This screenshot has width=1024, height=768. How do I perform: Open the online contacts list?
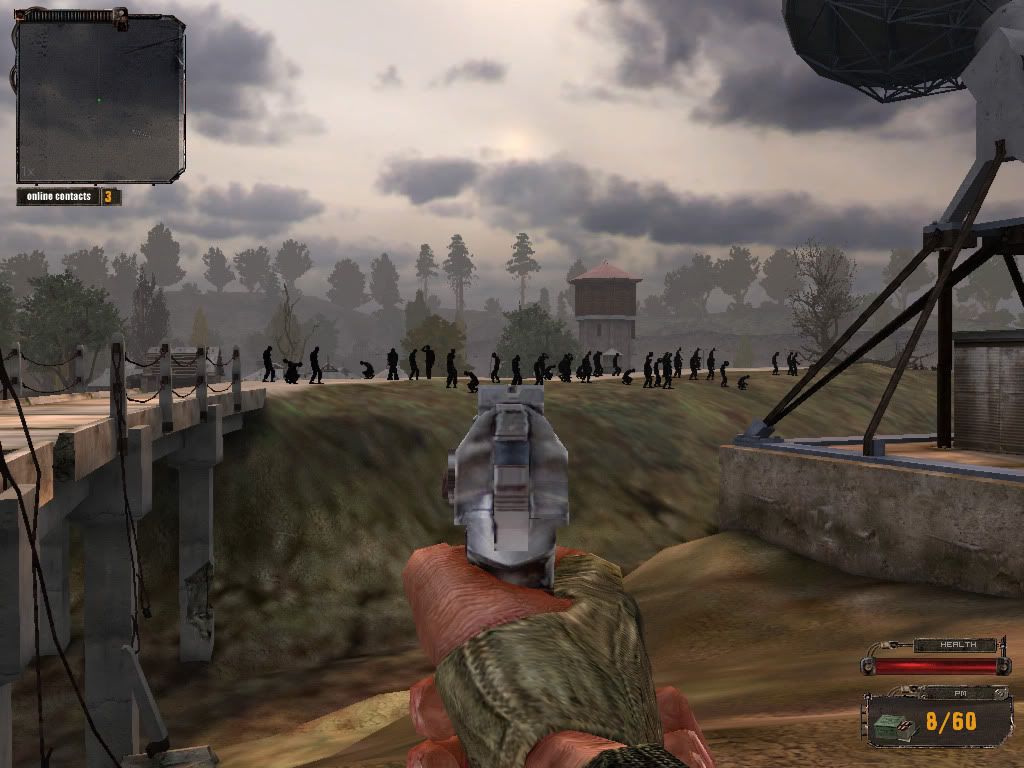tap(68, 197)
